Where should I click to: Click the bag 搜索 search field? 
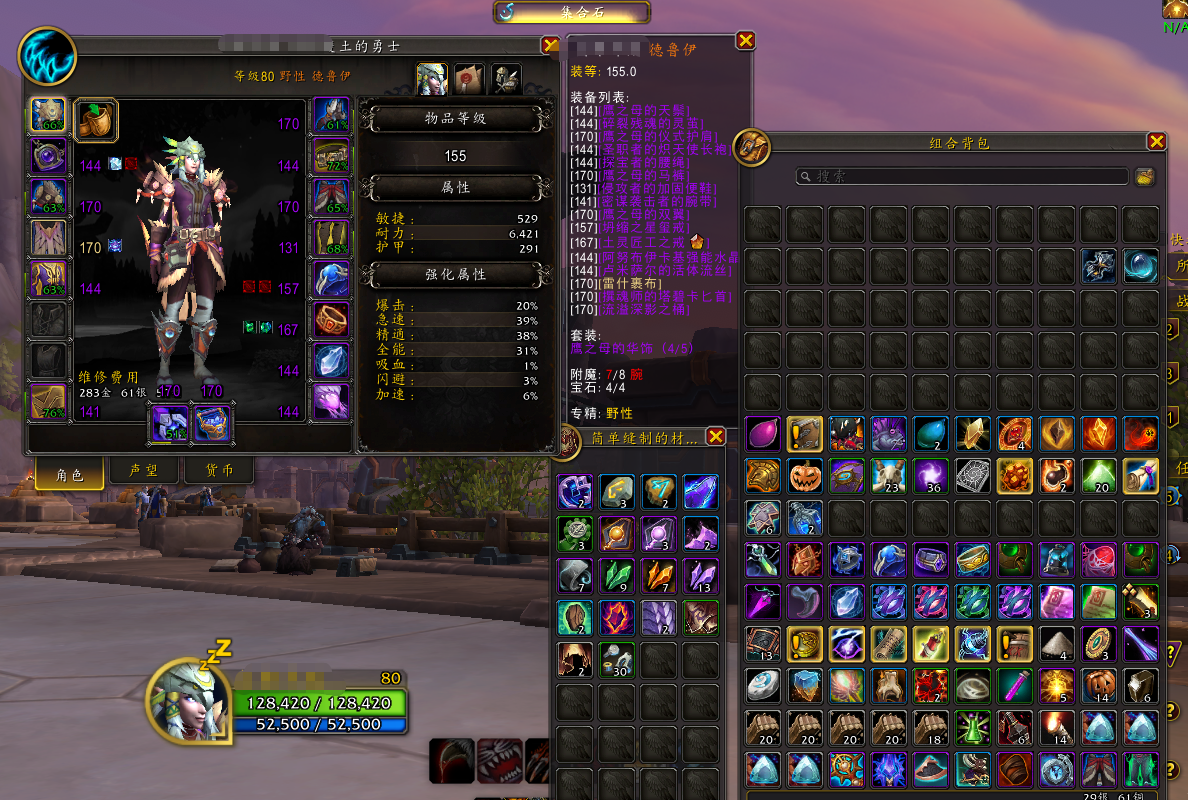(x=962, y=176)
